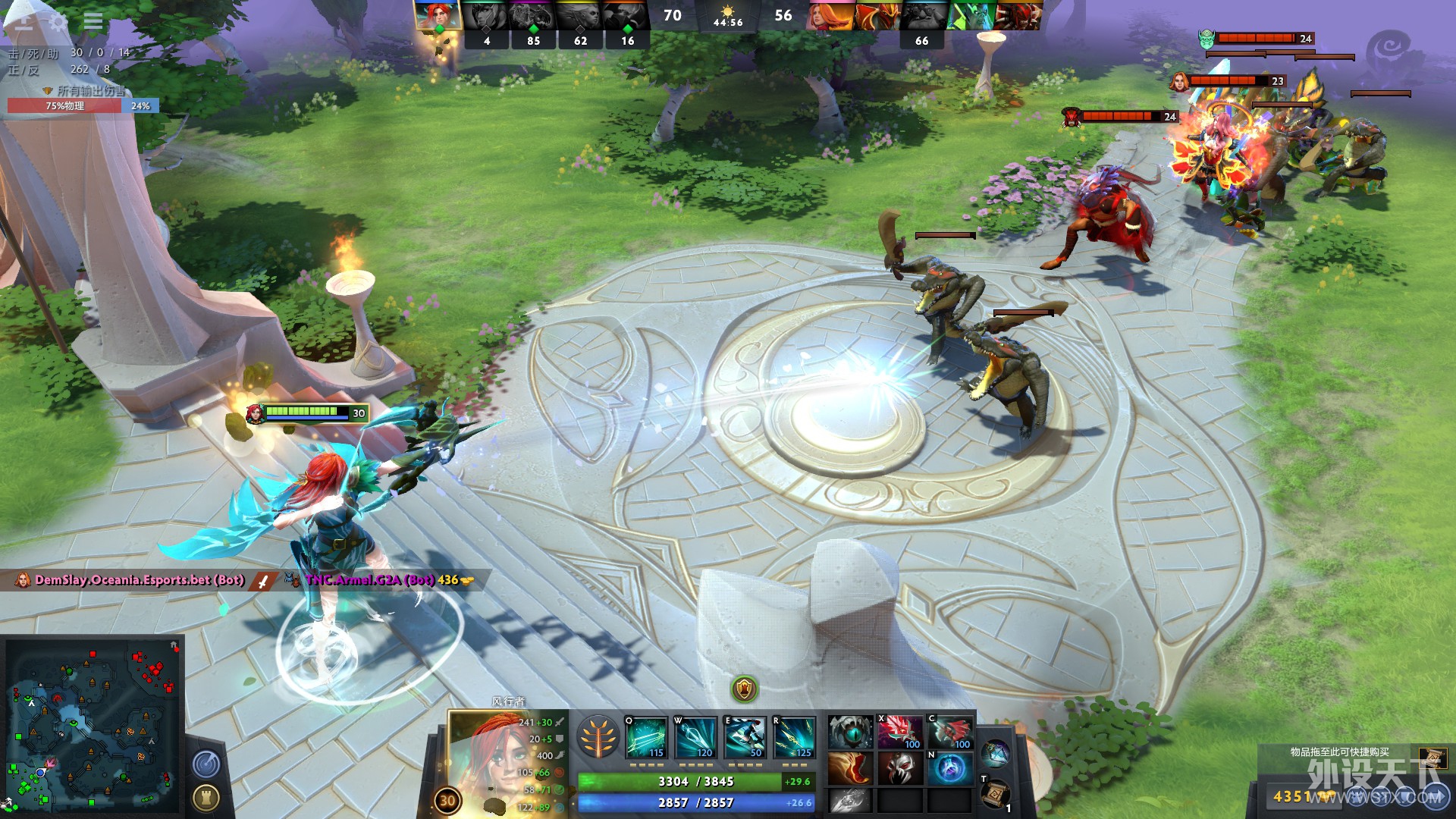Cast Powershot ability on W
This screenshot has width=1456, height=819.
(695, 737)
